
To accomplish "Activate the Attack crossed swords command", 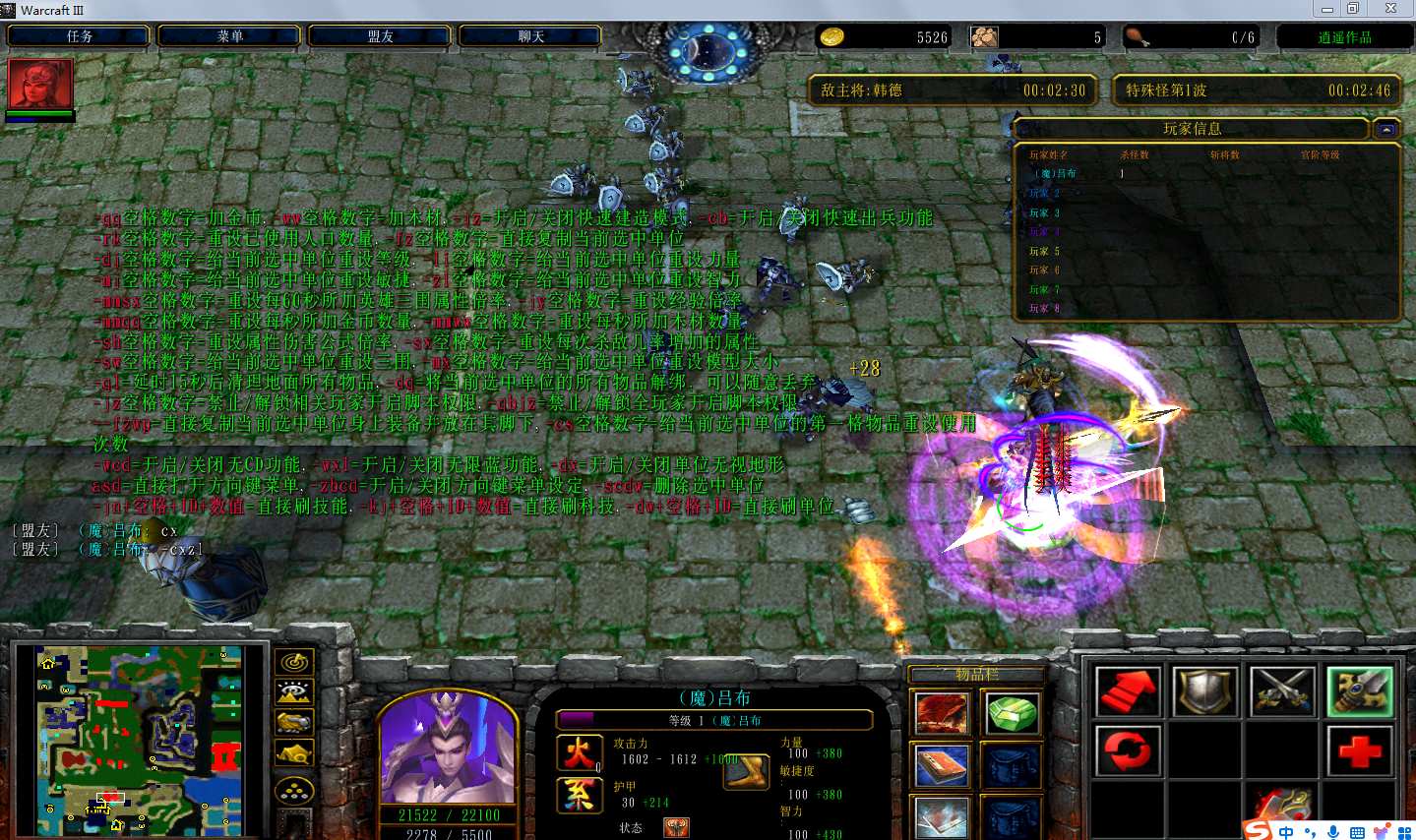I will pyautogui.click(x=1283, y=691).
